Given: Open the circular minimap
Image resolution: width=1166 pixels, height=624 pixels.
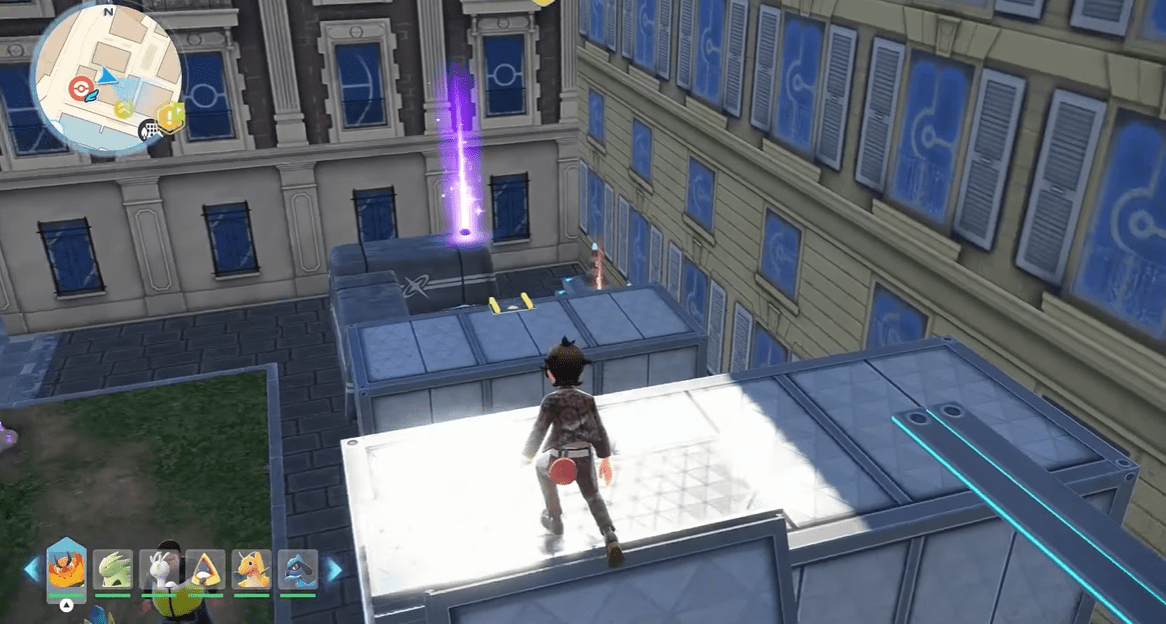Looking at the screenshot, I should (105, 73).
